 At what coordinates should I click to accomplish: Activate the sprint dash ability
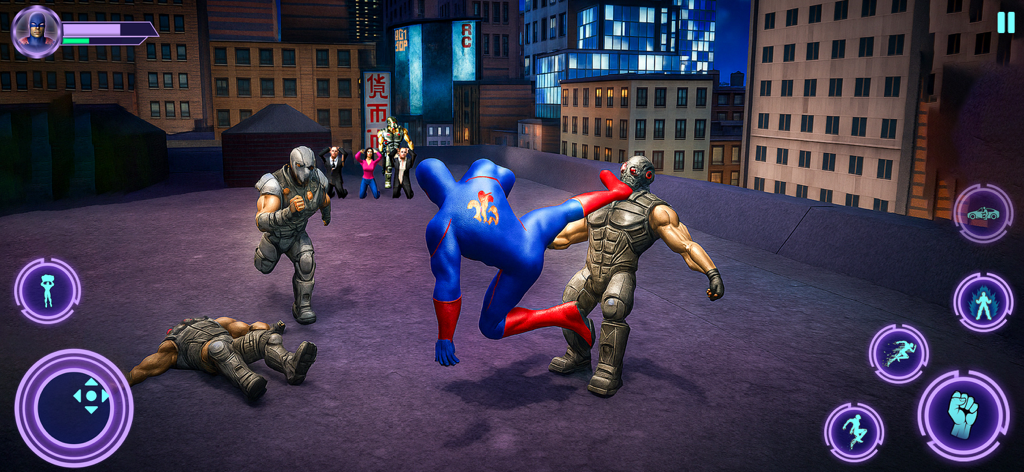898,353
